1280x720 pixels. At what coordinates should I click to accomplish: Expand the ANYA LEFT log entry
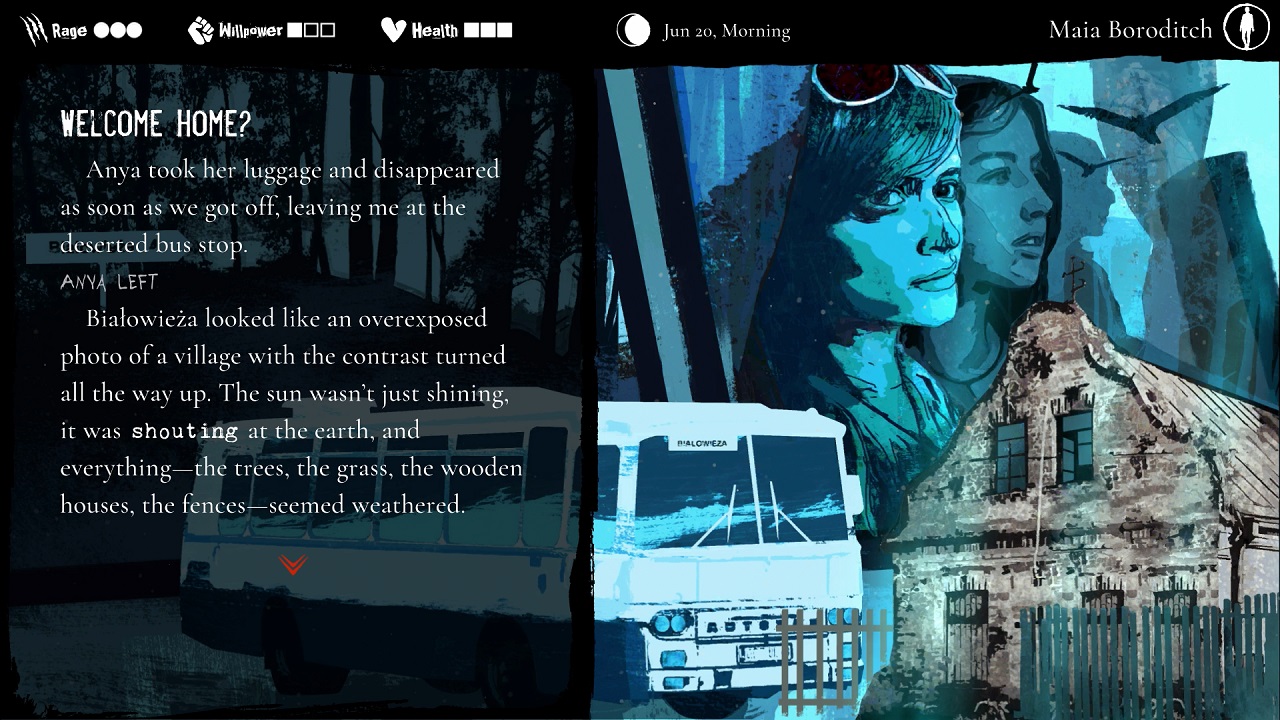(110, 282)
